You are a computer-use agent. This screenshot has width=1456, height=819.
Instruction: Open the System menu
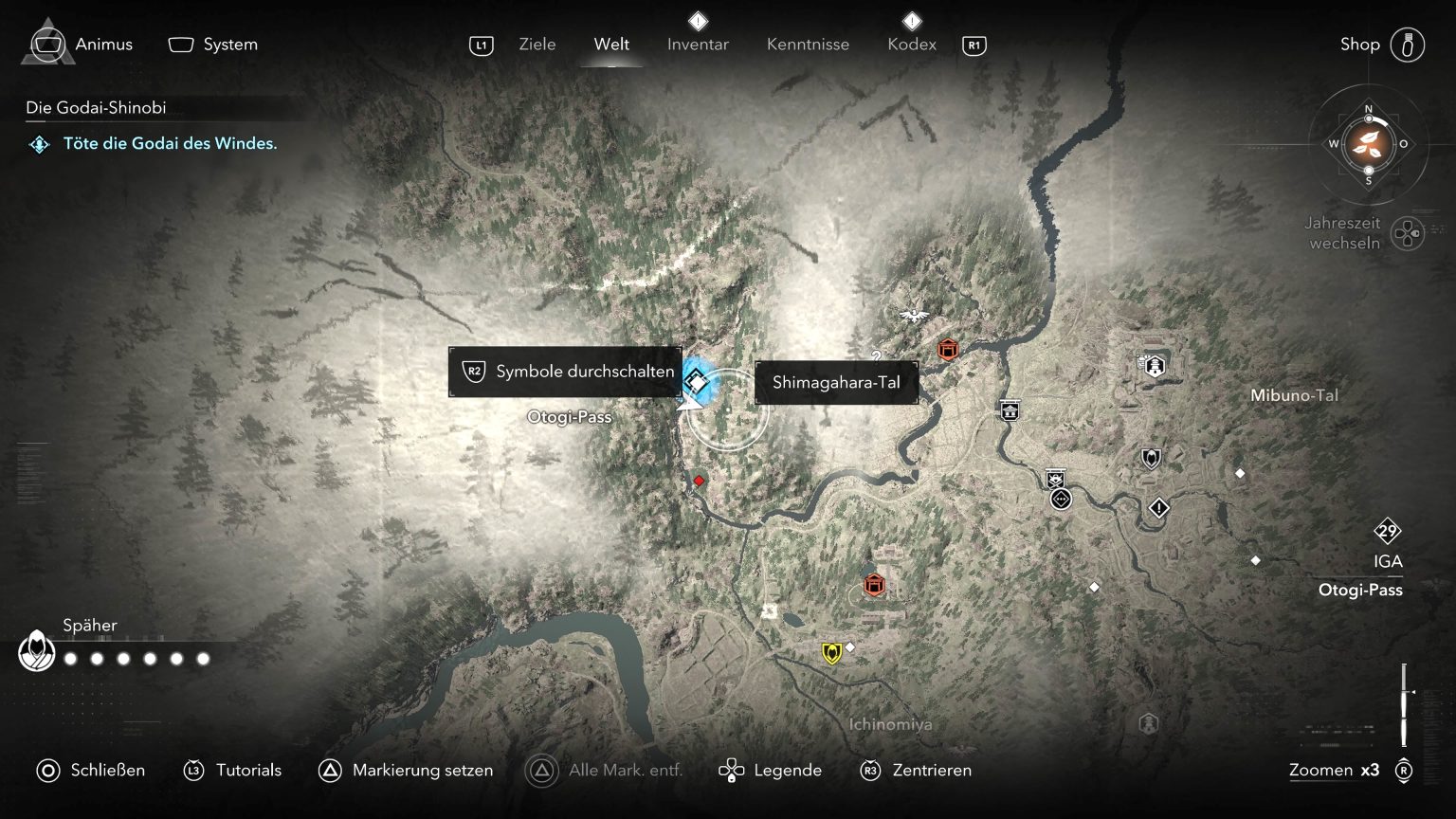(x=213, y=45)
